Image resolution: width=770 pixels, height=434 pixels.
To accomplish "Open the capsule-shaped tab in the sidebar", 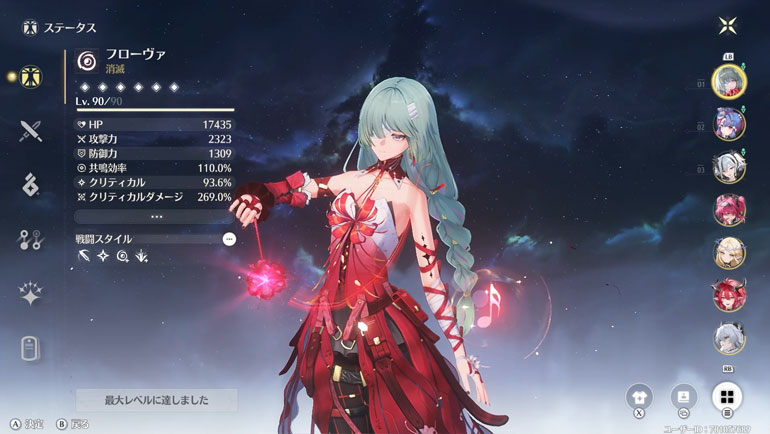I will 30,348.
